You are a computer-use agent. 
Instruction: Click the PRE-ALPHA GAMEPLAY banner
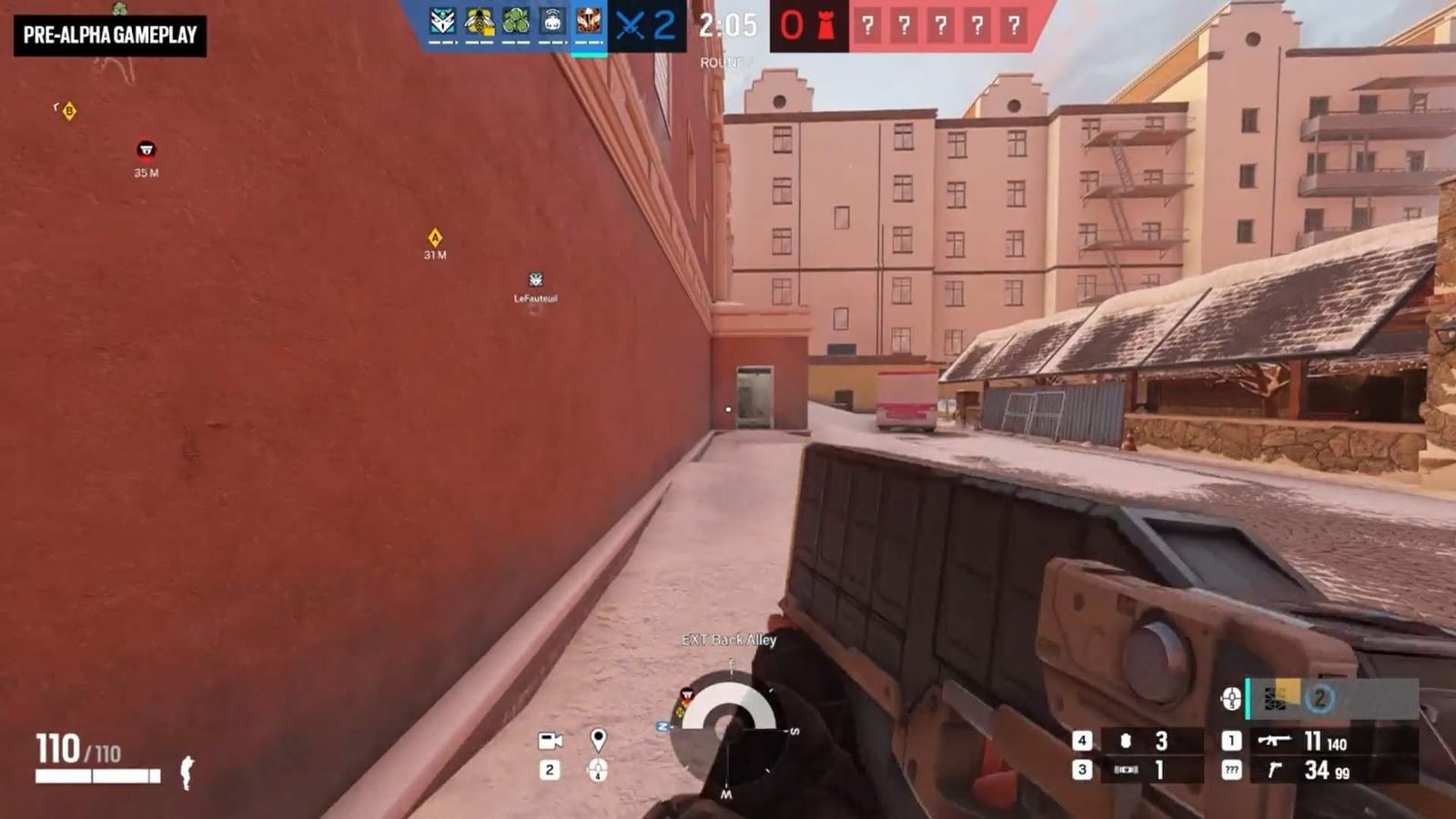[109, 35]
